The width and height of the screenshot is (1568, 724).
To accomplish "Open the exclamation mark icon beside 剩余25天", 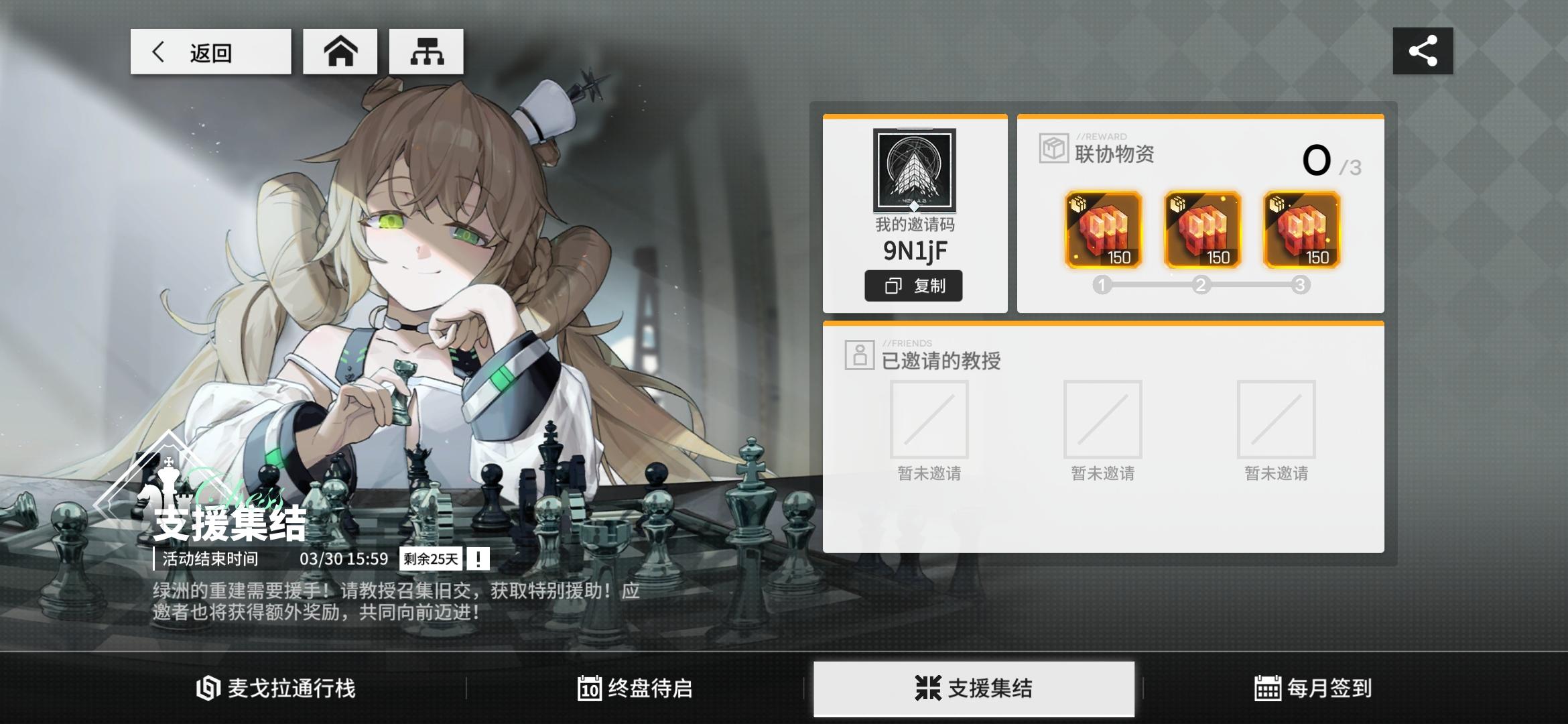I will [477, 558].
